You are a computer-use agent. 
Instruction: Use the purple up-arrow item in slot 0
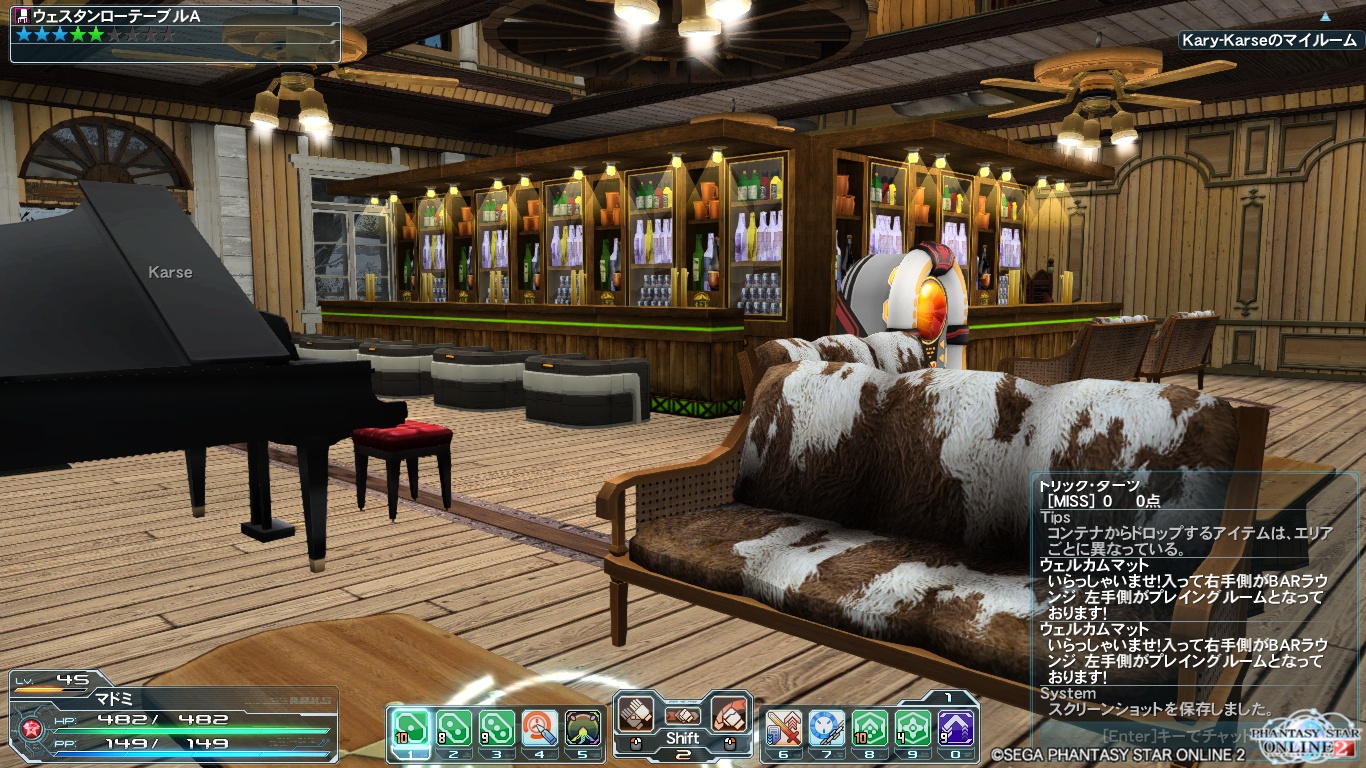click(956, 728)
